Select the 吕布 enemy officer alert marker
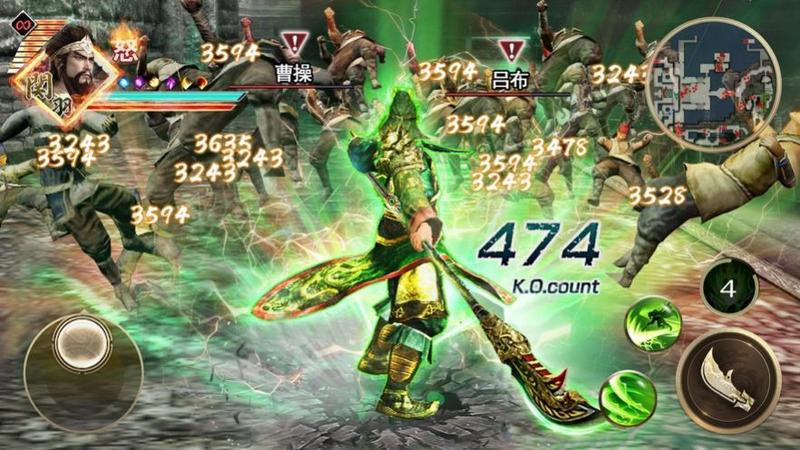This screenshot has width=800, height=450. [511, 49]
